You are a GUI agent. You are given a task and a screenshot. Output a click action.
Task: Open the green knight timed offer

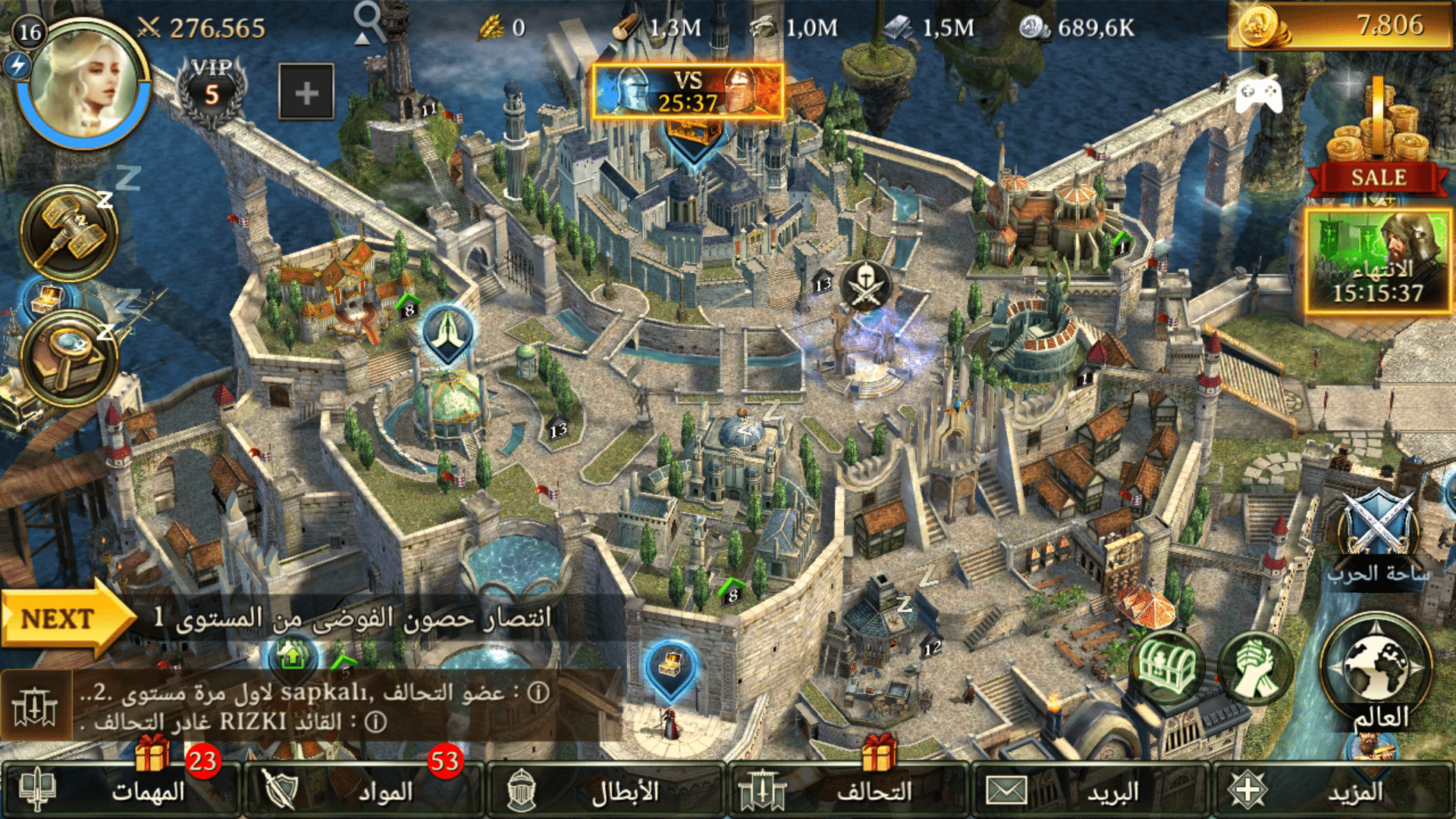1377,262
